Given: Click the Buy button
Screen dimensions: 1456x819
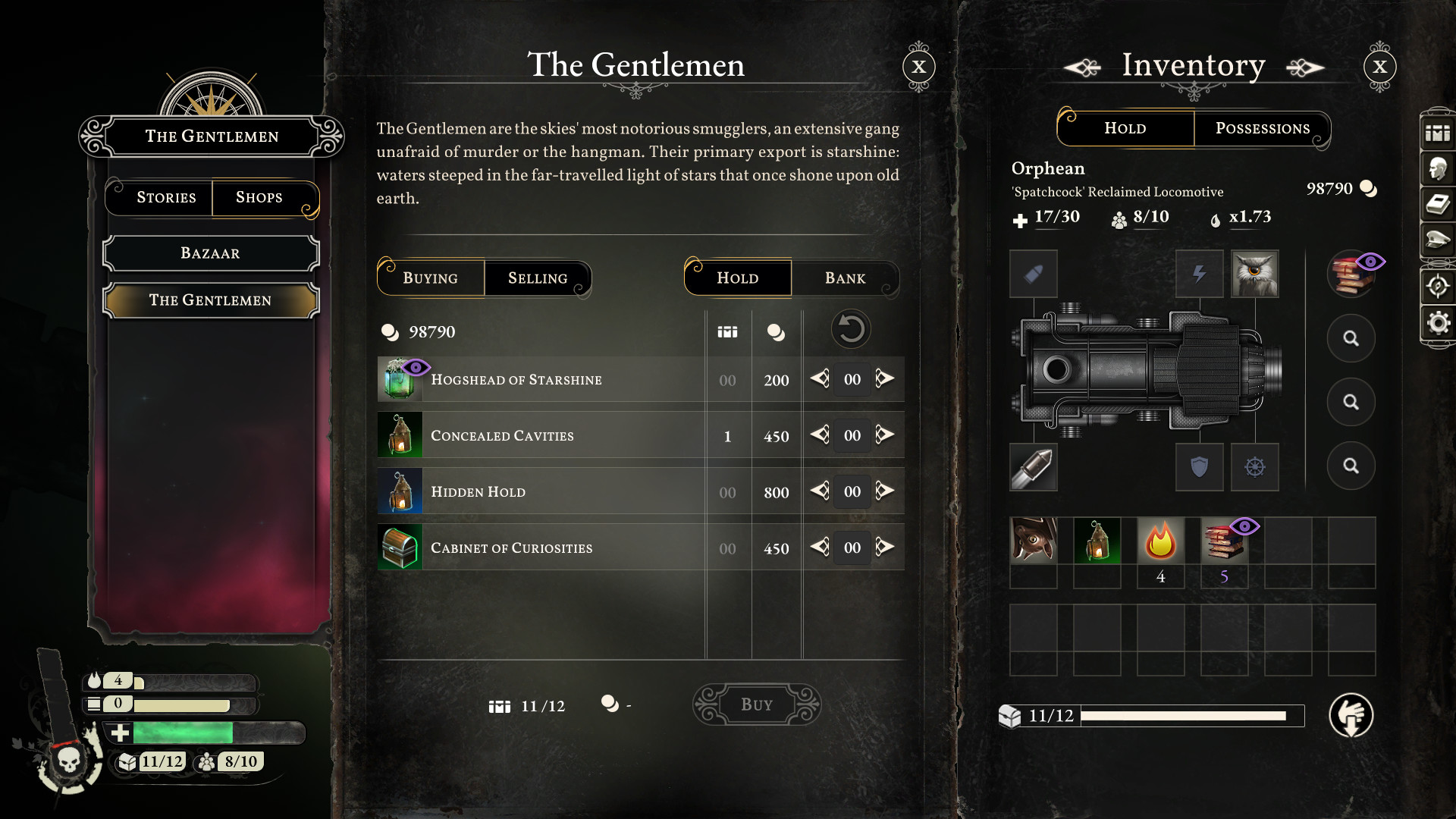Looking at the screenshot, I should point(757,704).
